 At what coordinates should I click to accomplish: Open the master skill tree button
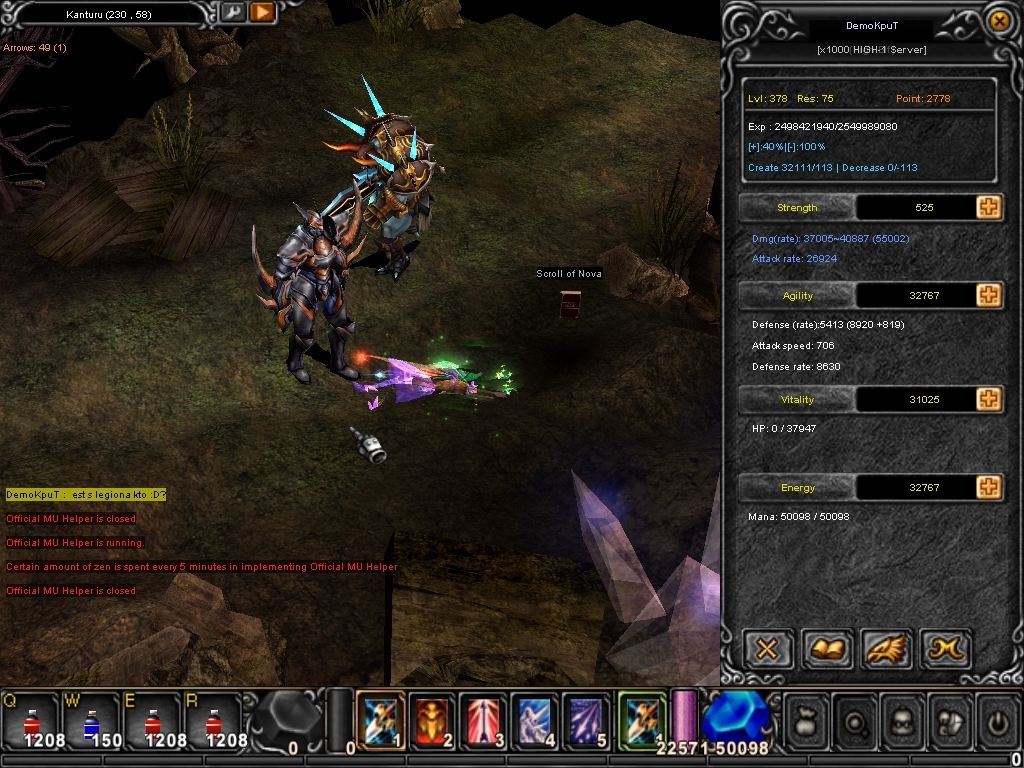coord(944,650)
